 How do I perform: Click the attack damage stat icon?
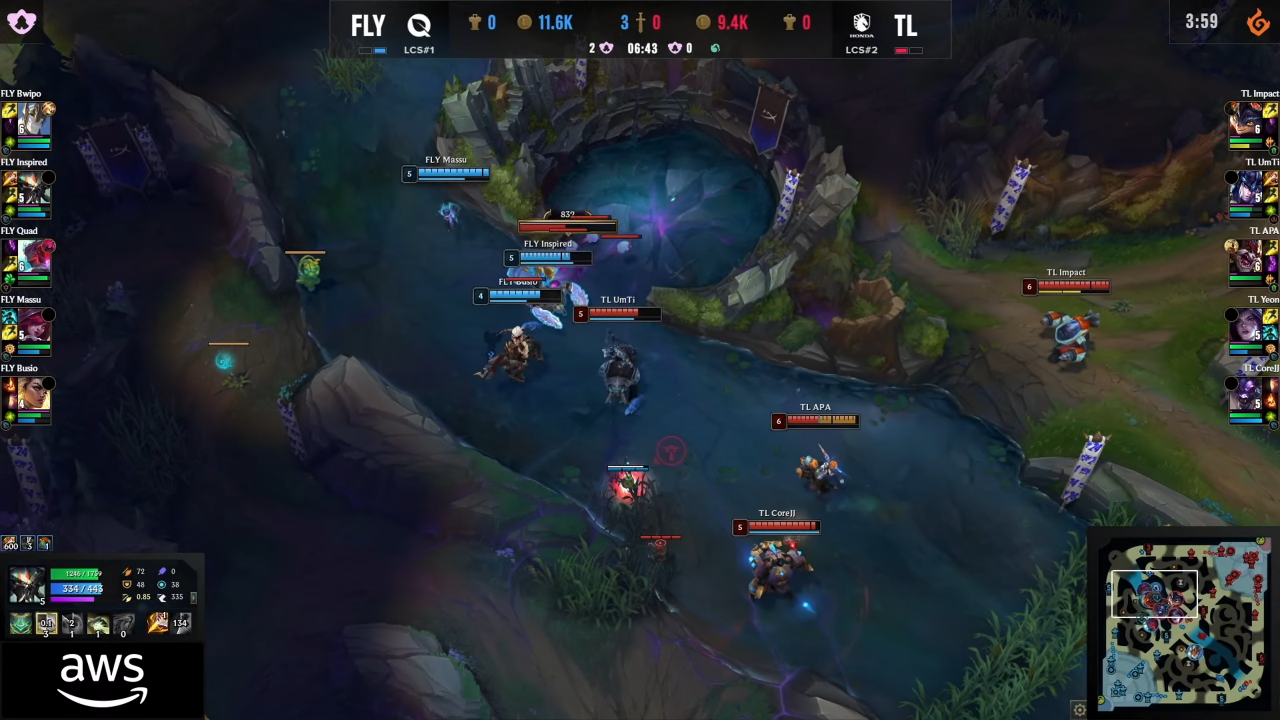127,571
